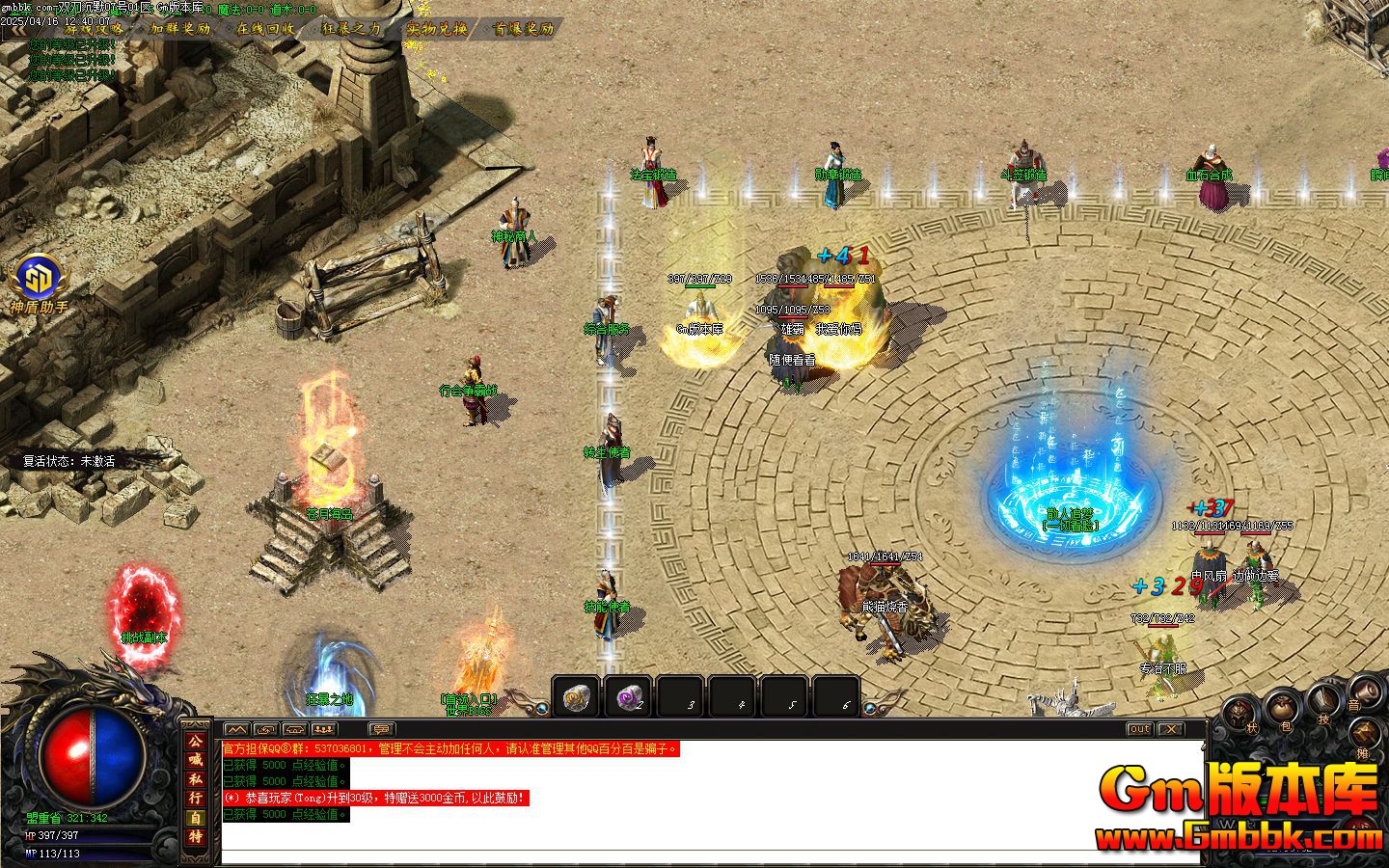Click the house-shaped icon in the chat toolbar
1389x868 pixels.
pyautogui.click(x=293, y=729)
